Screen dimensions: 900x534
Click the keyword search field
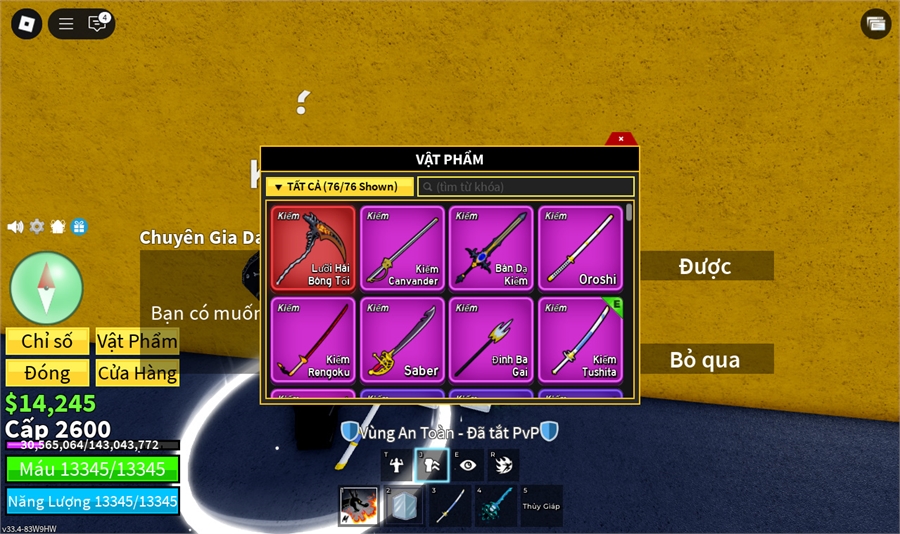pos(526,187)
